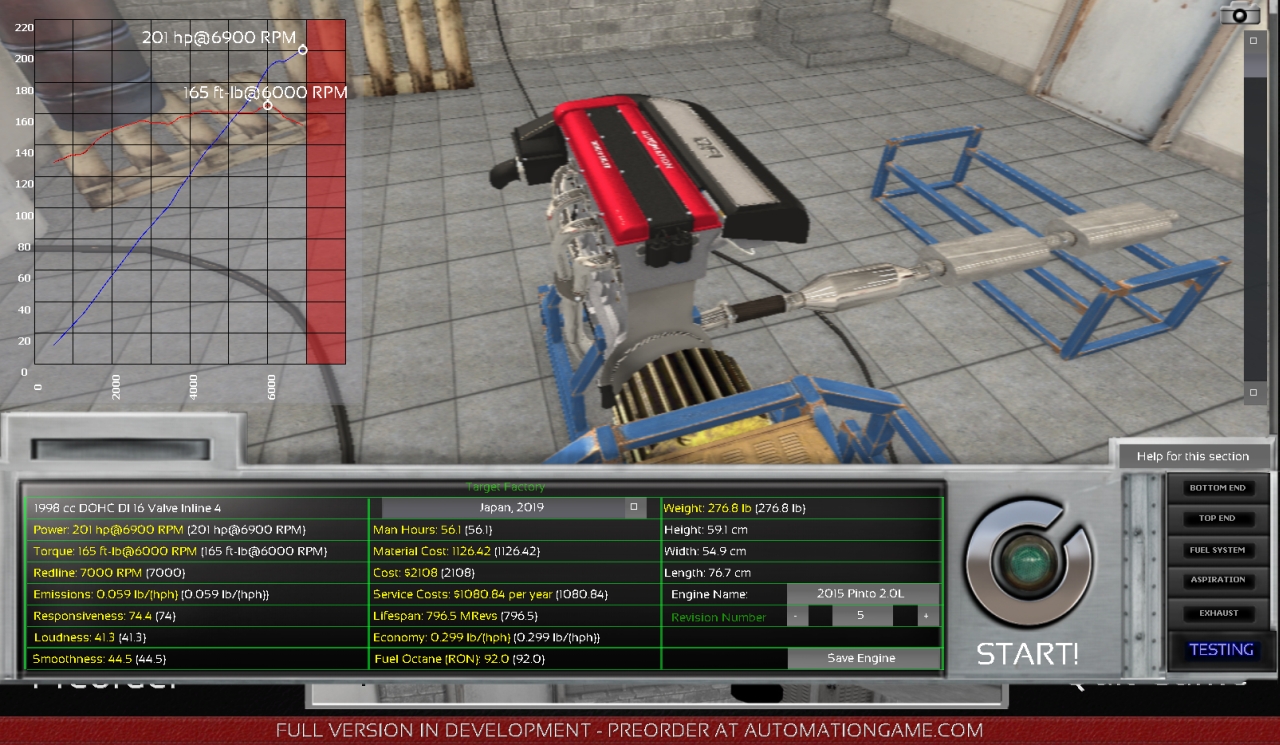Open the FUEL SYSTEM section
The width and height of the screenshot is (1280, 745).
point(1217,549)
